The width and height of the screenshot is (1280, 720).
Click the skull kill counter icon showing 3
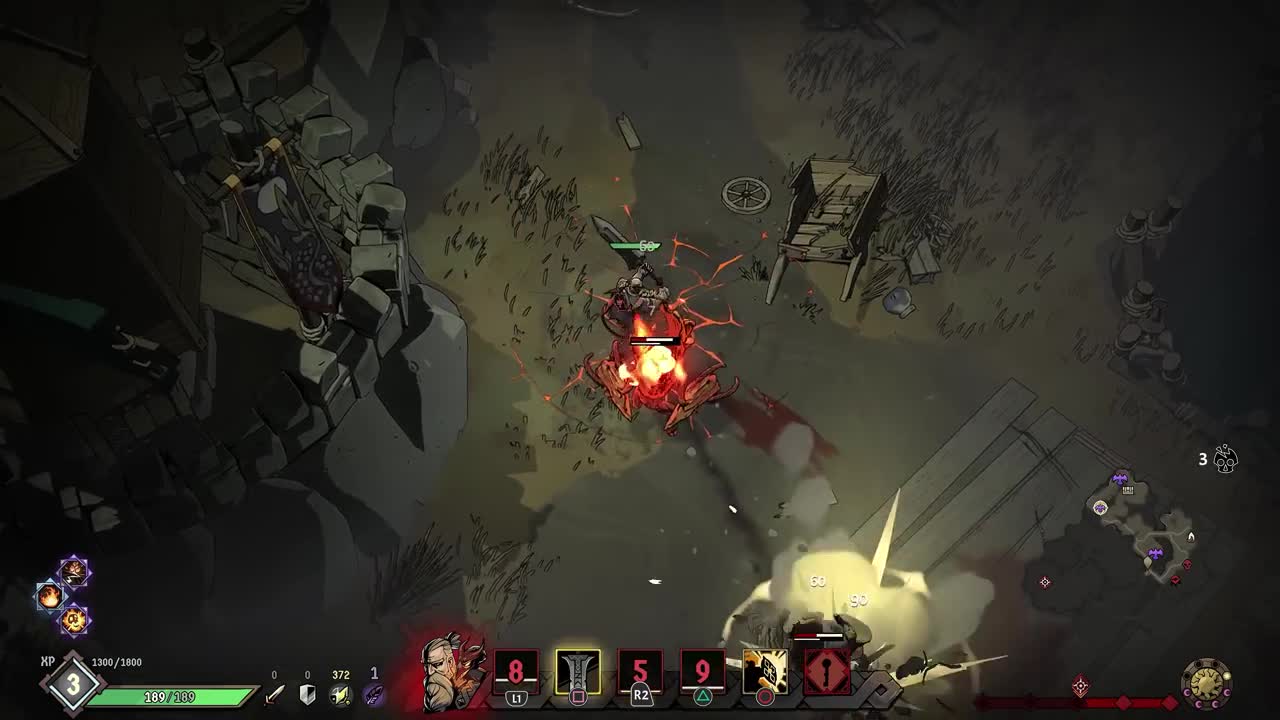(x=1224, y=460)
